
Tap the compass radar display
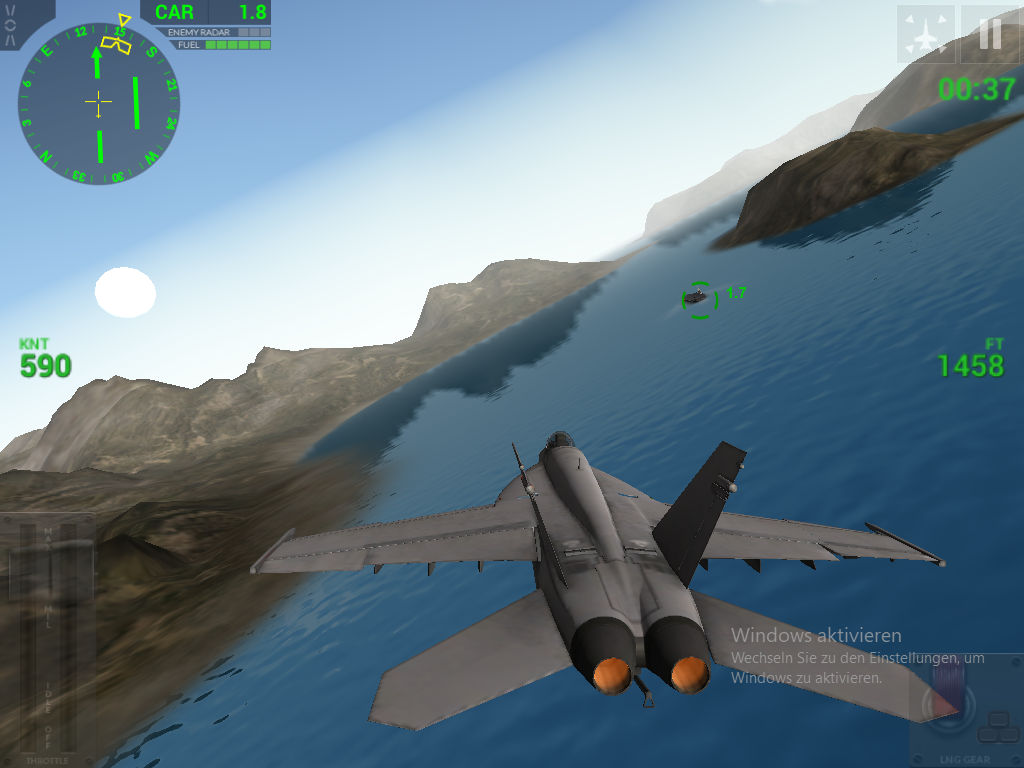98,103
